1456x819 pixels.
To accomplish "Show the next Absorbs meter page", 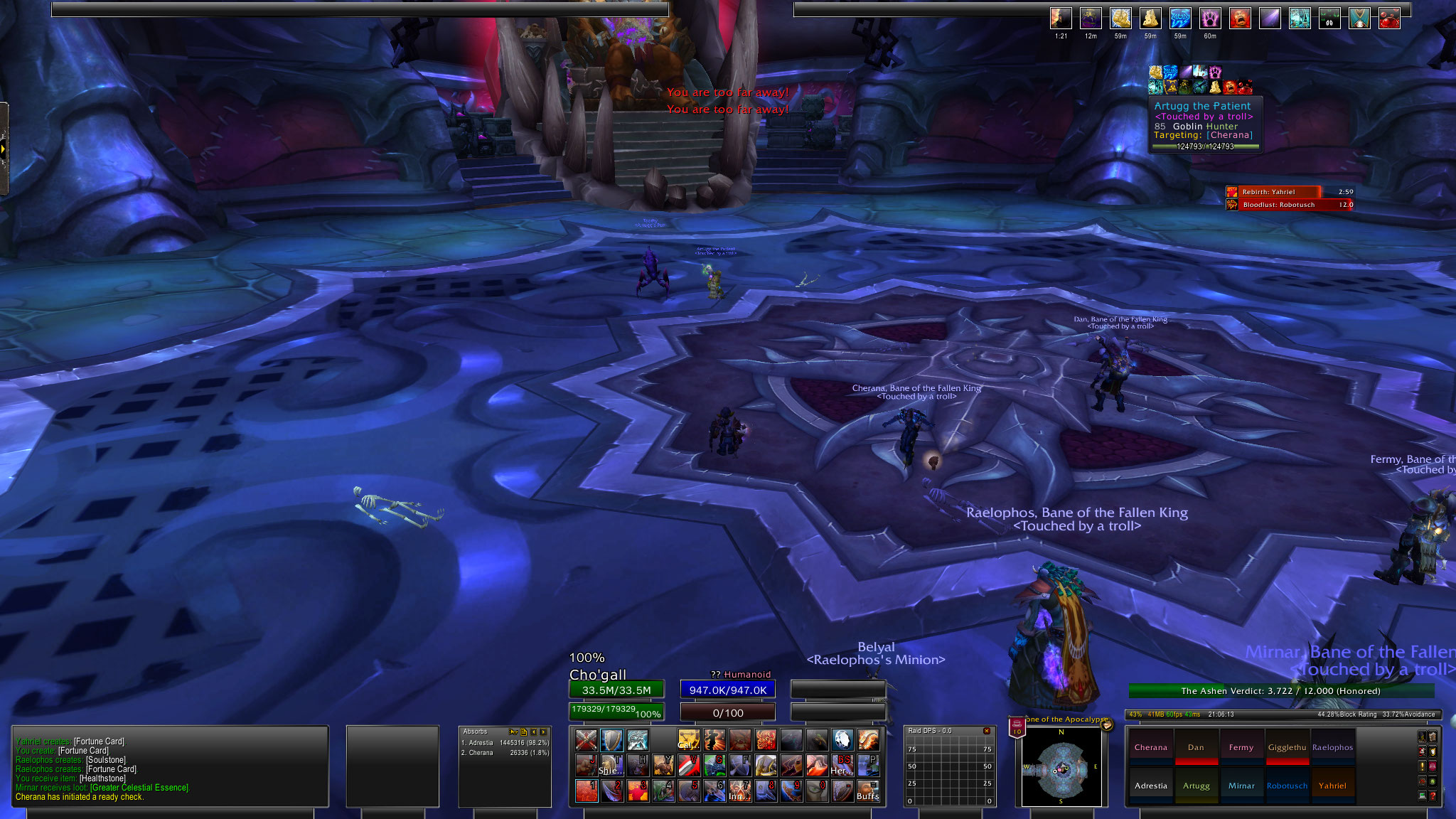I will coord(544,732).
